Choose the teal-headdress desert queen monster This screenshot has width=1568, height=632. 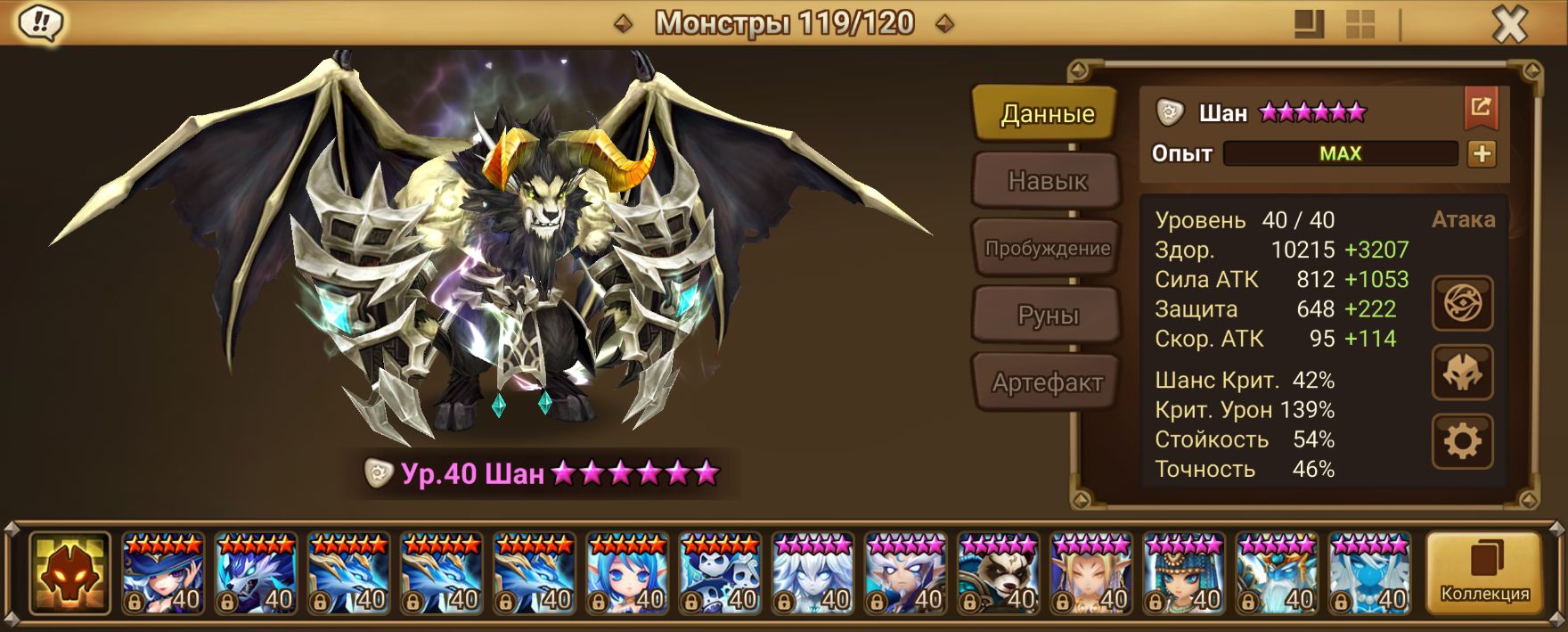pos(1184,573)
